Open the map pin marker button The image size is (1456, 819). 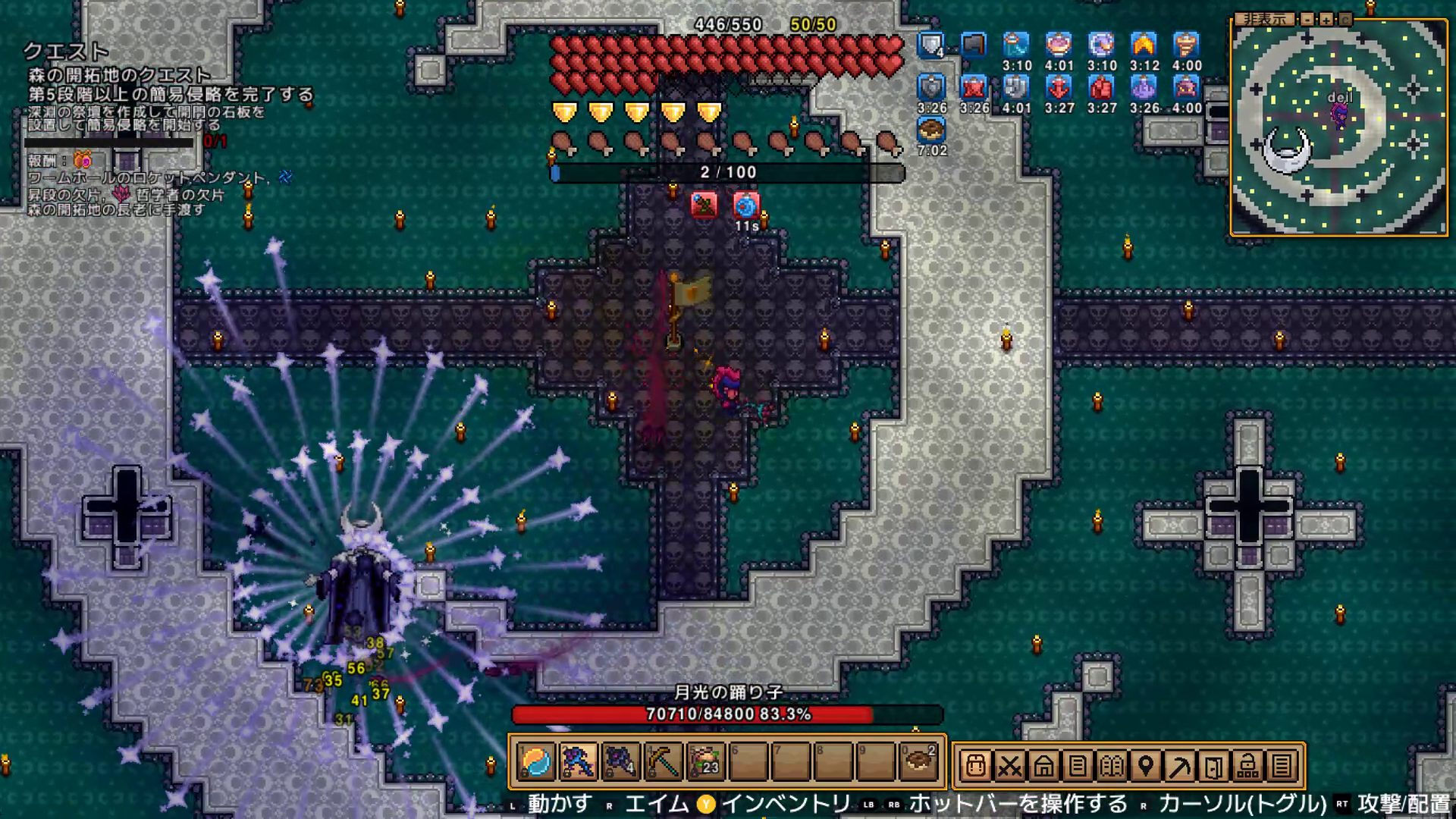pos(1146,766)
